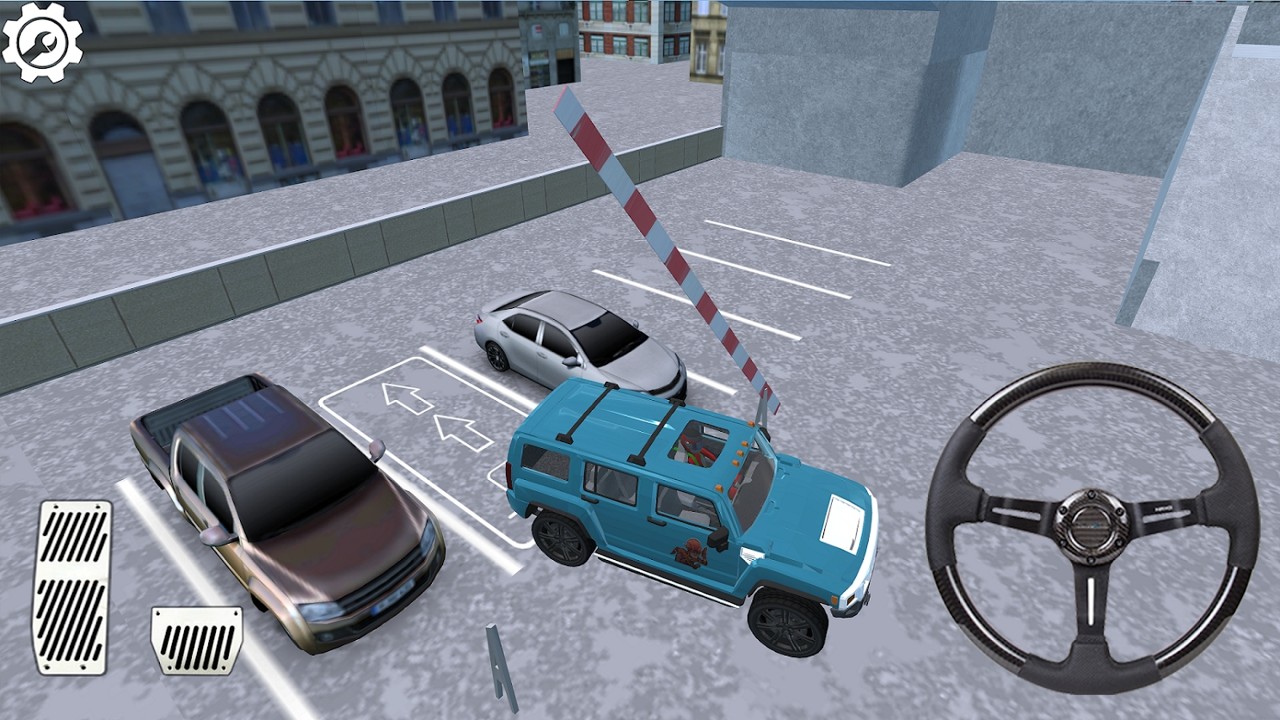Tap the driver inside the blue SUV
Viewport: 1280px width, 720px height.
coord(693,447)
